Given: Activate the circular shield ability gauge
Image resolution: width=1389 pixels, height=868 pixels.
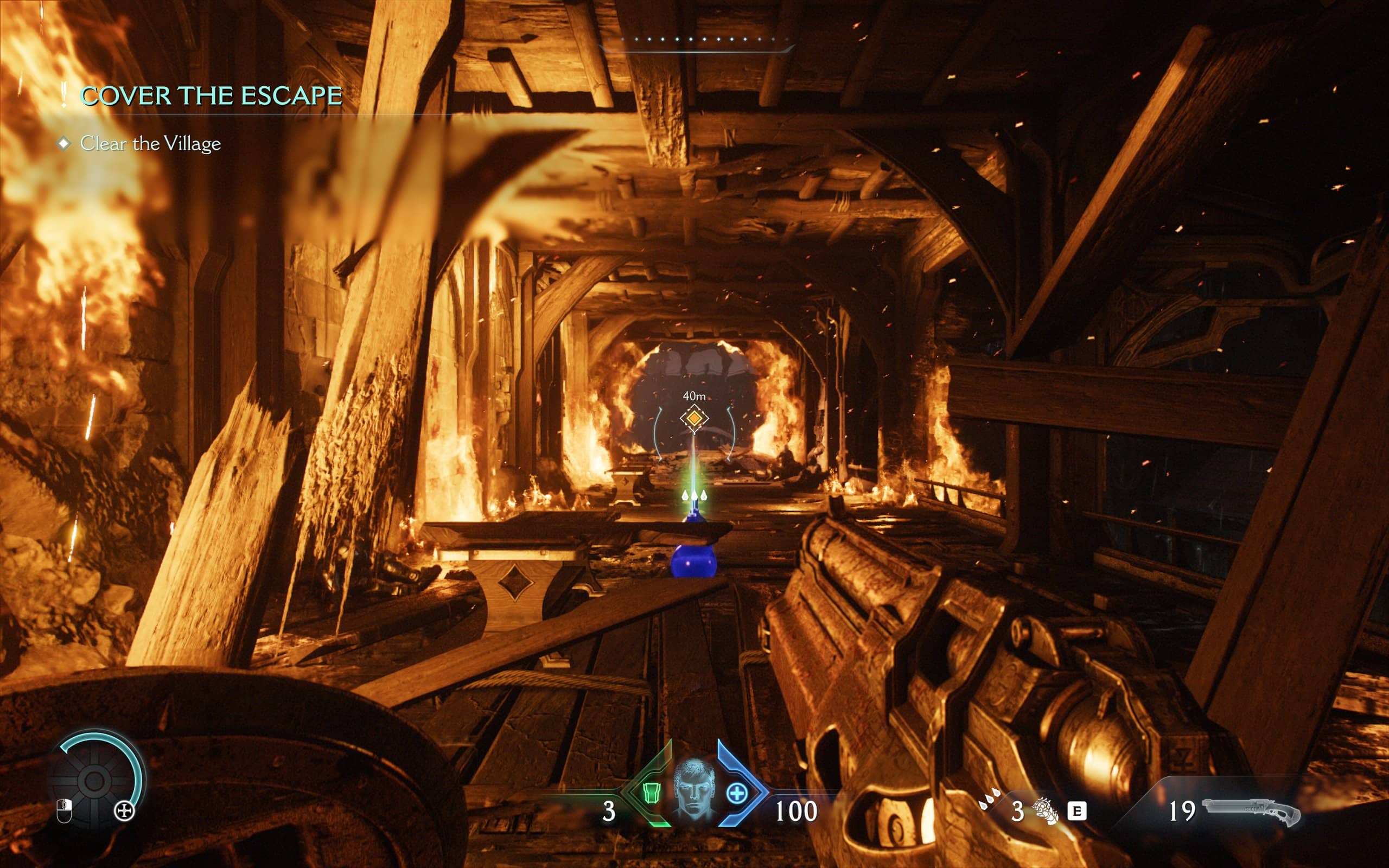Looking at the screenshot, I should click(x=95, y=780).
